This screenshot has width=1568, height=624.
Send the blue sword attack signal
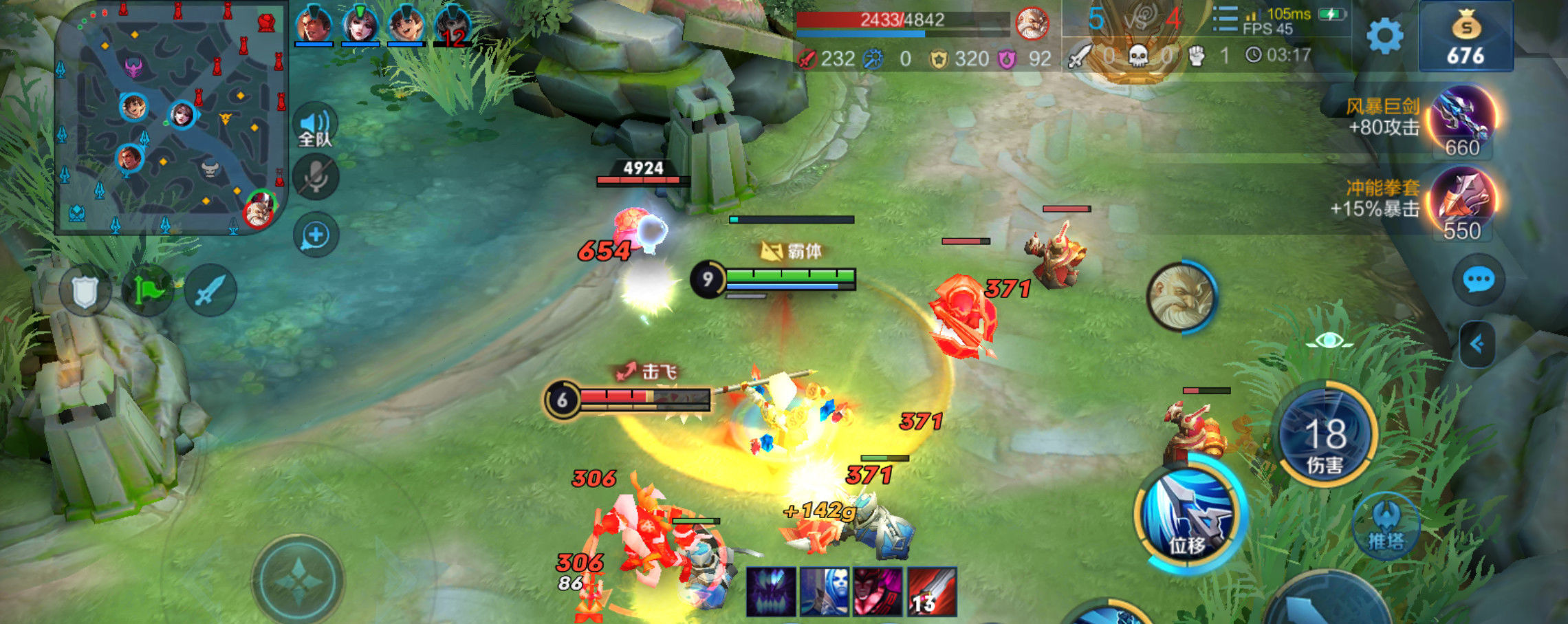[x=210, y=291]
